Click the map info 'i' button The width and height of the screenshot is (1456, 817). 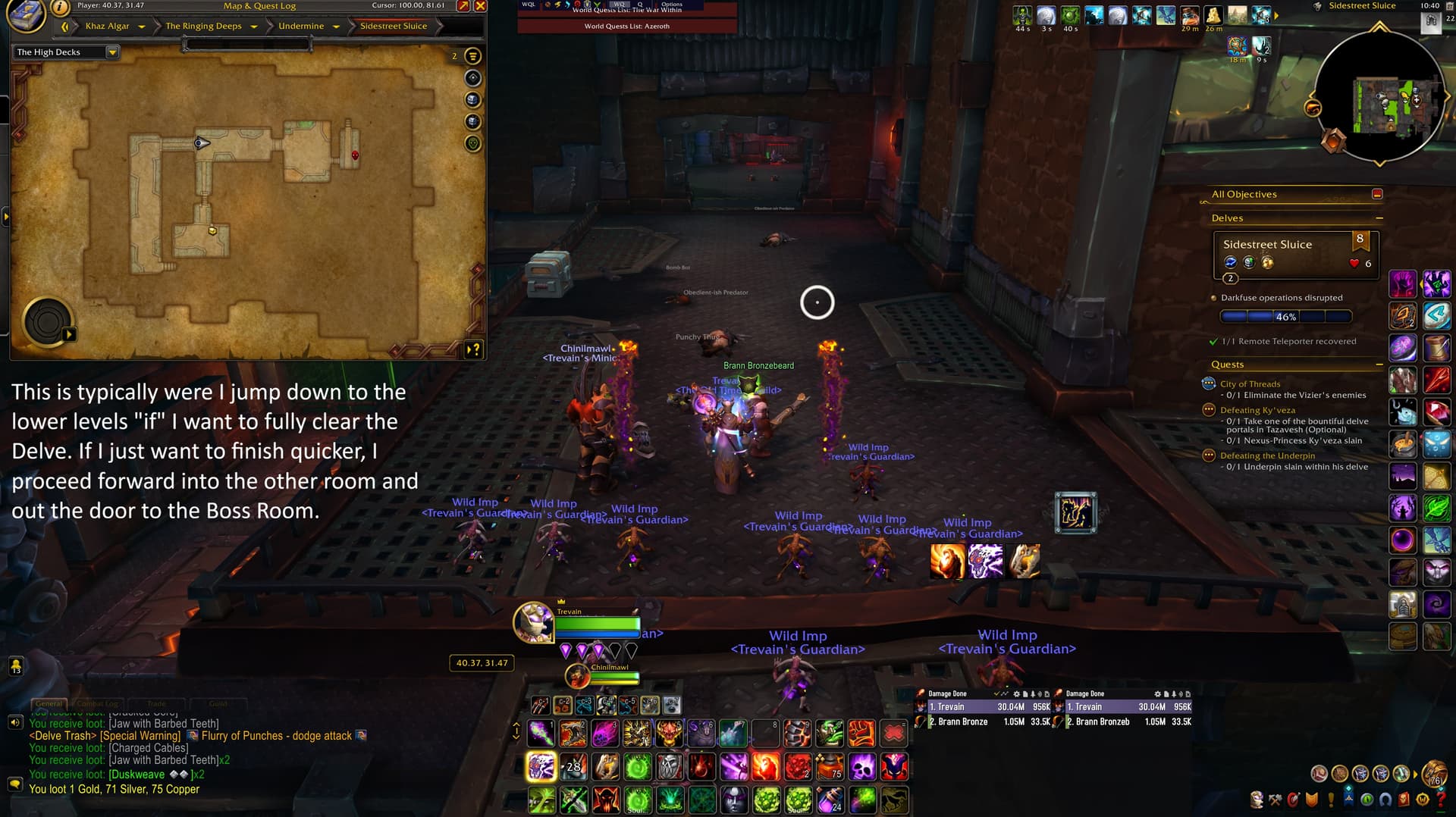[60, 8]
